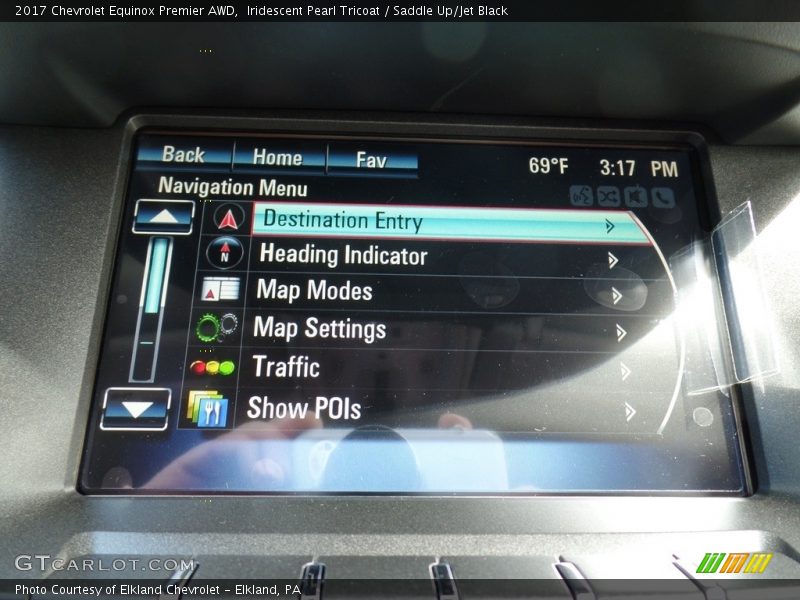
Task: Select Destination Entry
Action: [x=440, y=222]
